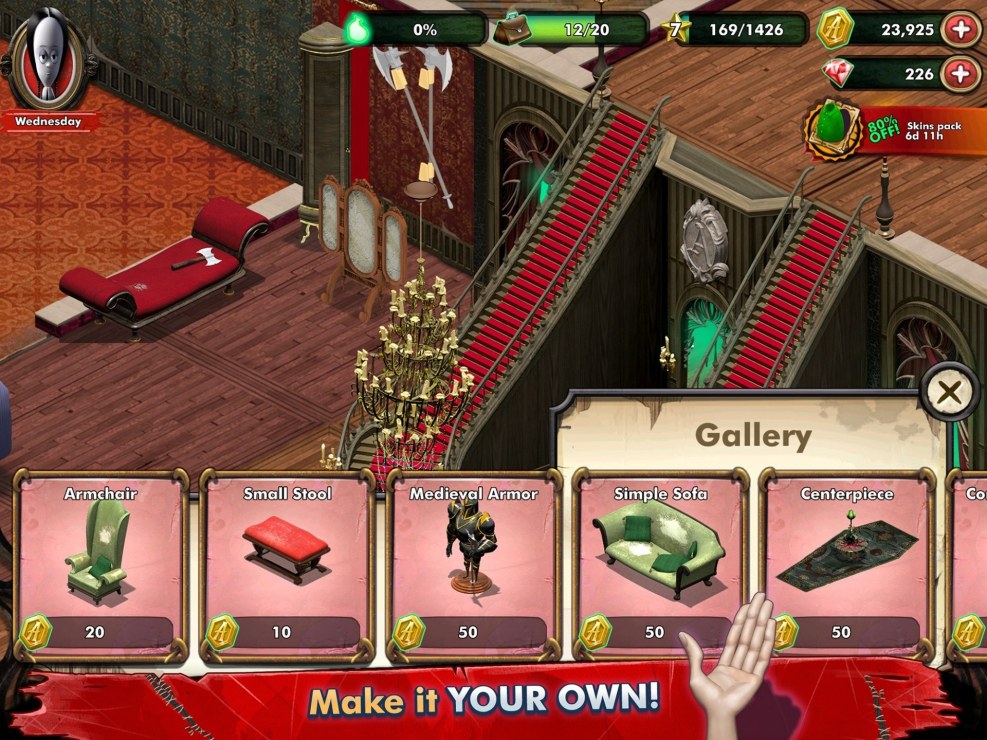The width and height of the screenshot is (987, 740).
Task: Buy more red gems with plus button
Action: tap(960, 74)
